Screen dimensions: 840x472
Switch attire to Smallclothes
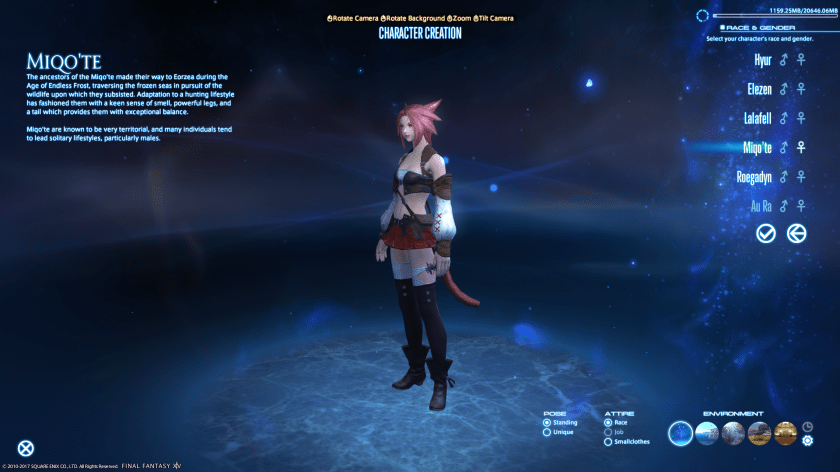click(x=608, y=441)
